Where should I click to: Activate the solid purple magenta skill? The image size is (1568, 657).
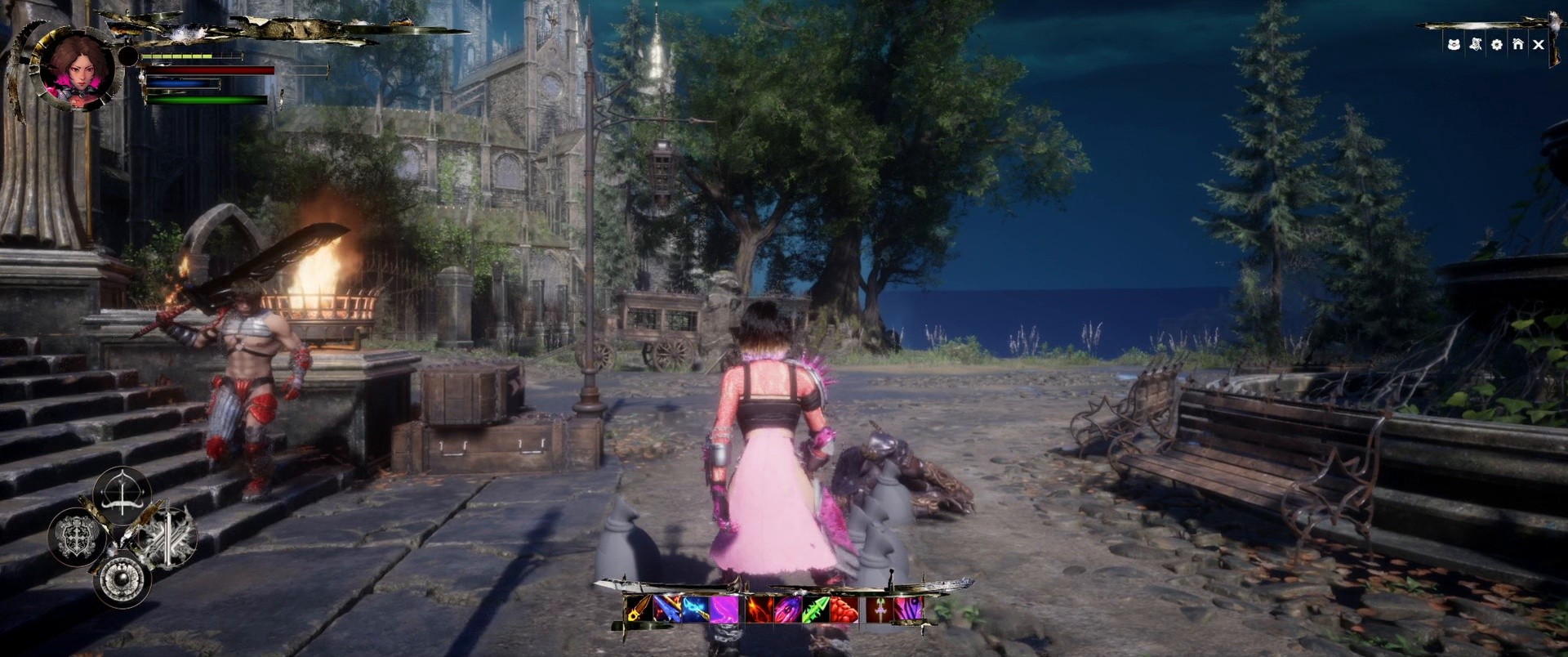tap(724, 610)
